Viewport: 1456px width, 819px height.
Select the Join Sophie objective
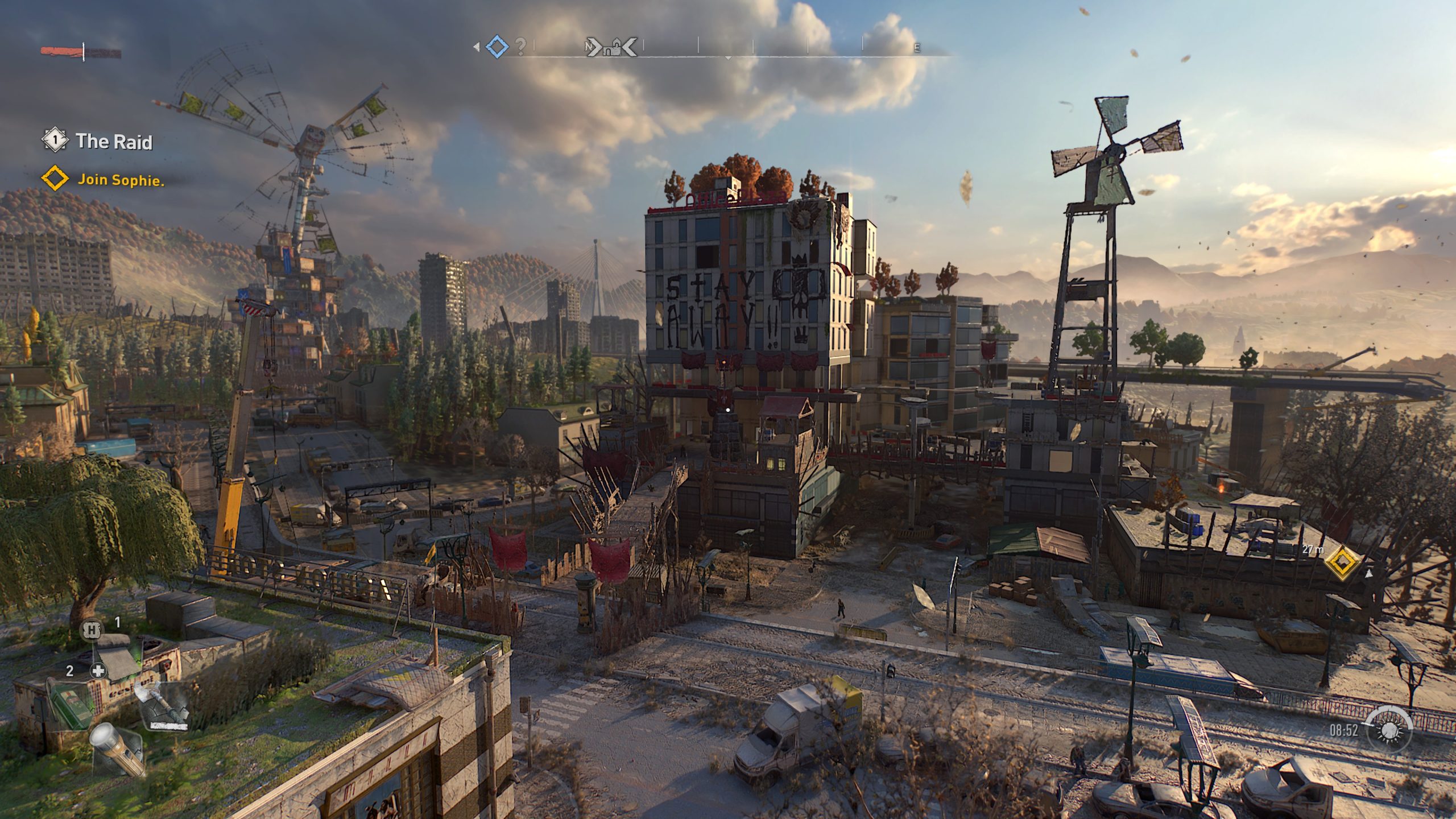click(120, 180)
